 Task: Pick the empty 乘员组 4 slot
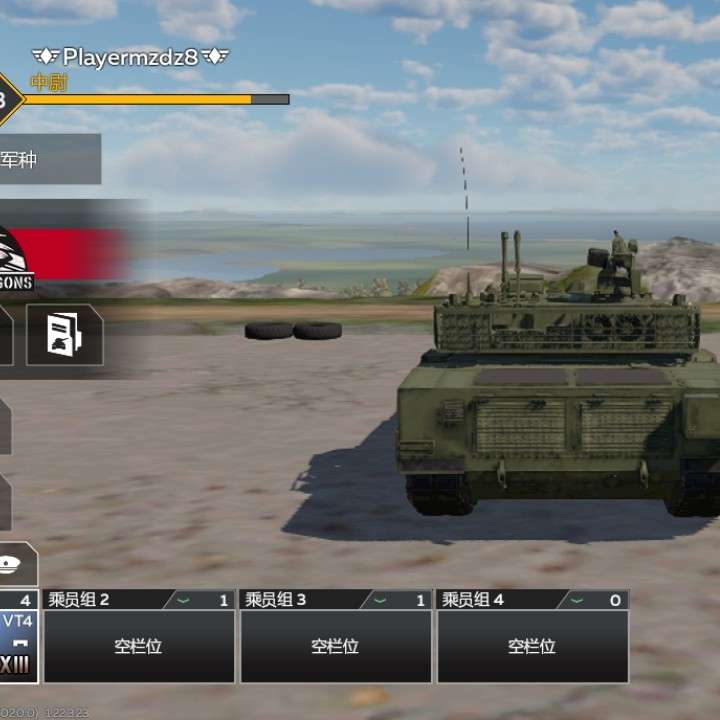point(532,645)
